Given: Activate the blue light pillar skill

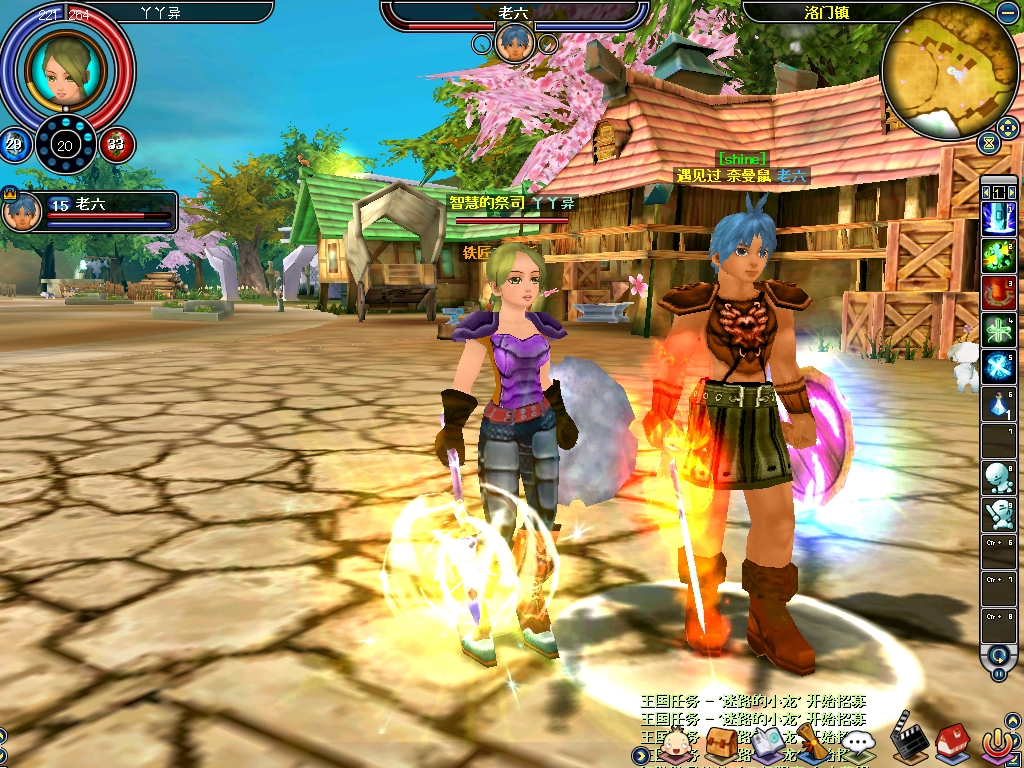Looking at the screenshot, I should pyautogui.click(x=998, y=215).
